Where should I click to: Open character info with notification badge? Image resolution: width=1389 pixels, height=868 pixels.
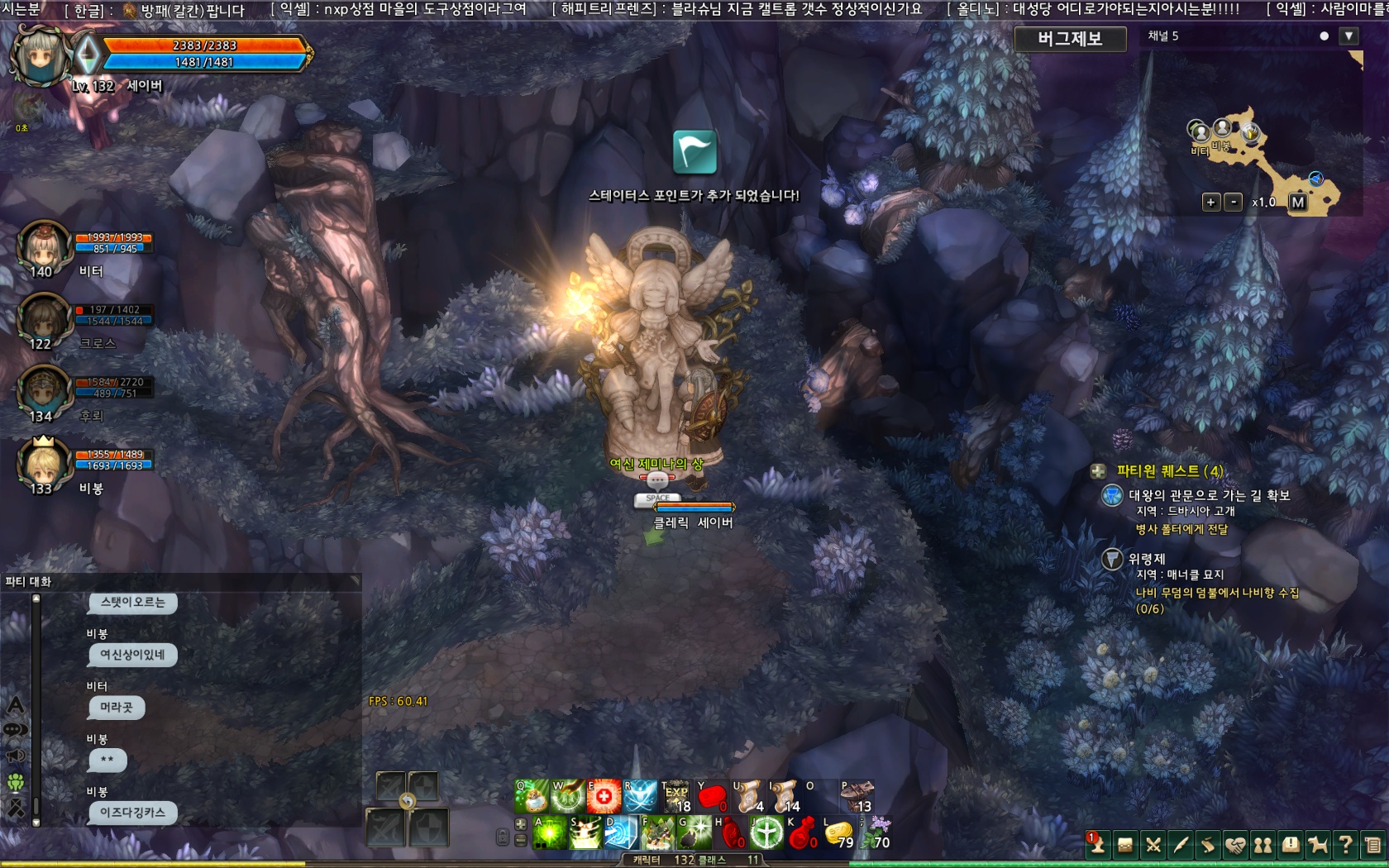coord(1097,845)
